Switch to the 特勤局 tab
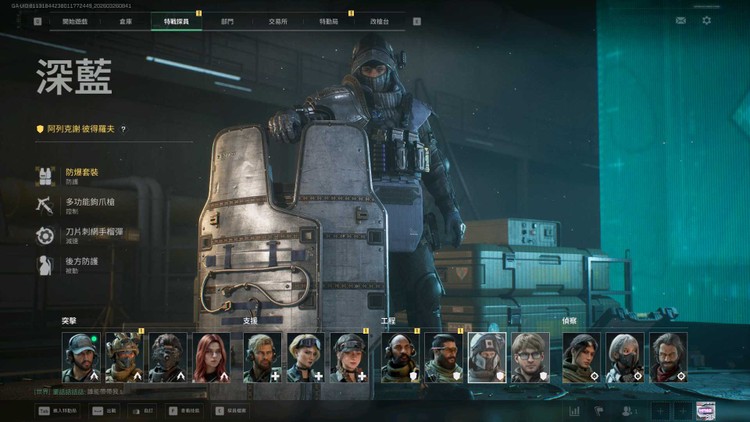Screen dimensions: 750x422 coord(328,21)
